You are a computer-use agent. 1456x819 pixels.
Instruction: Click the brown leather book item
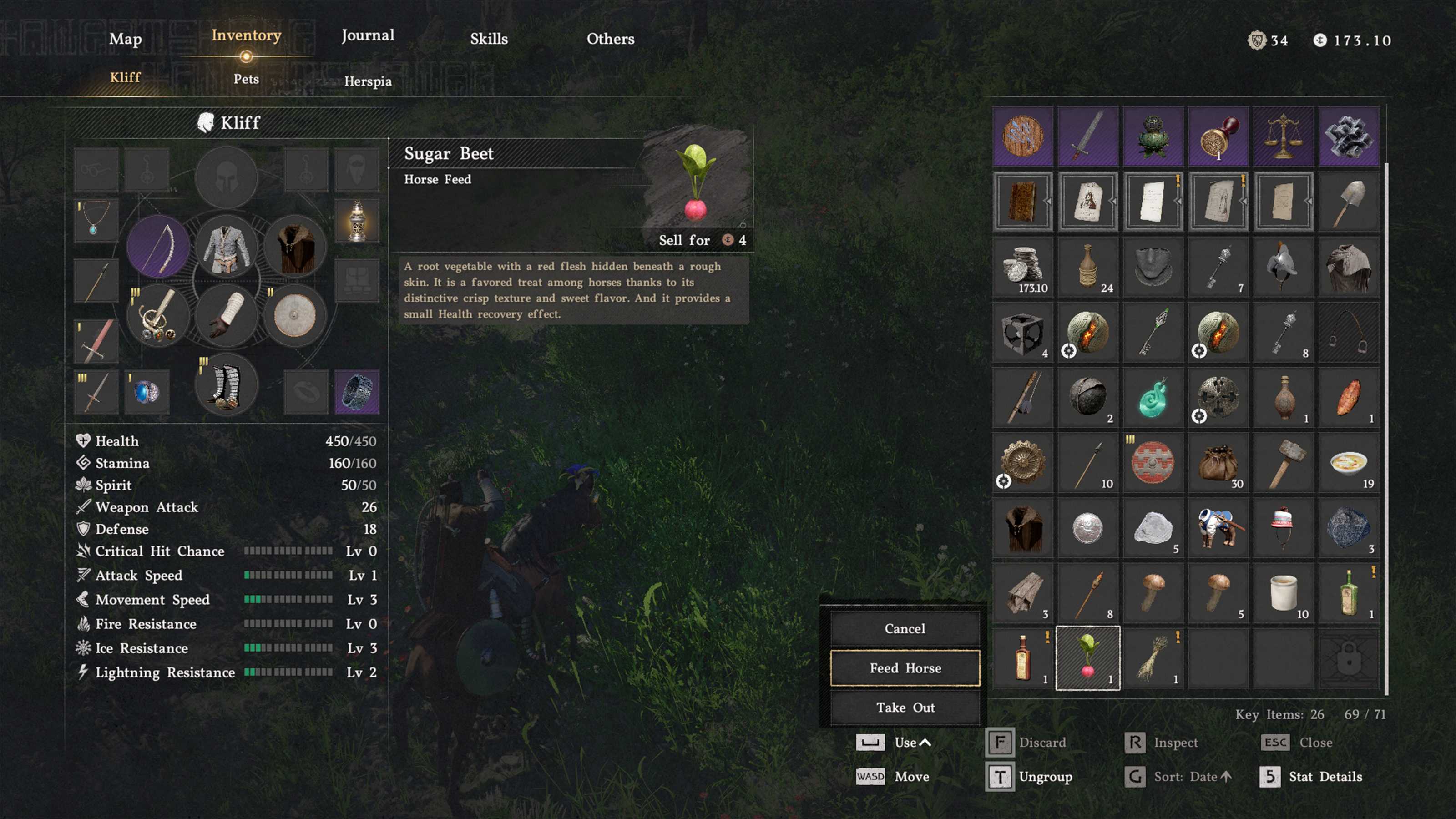pos(1022,202)
